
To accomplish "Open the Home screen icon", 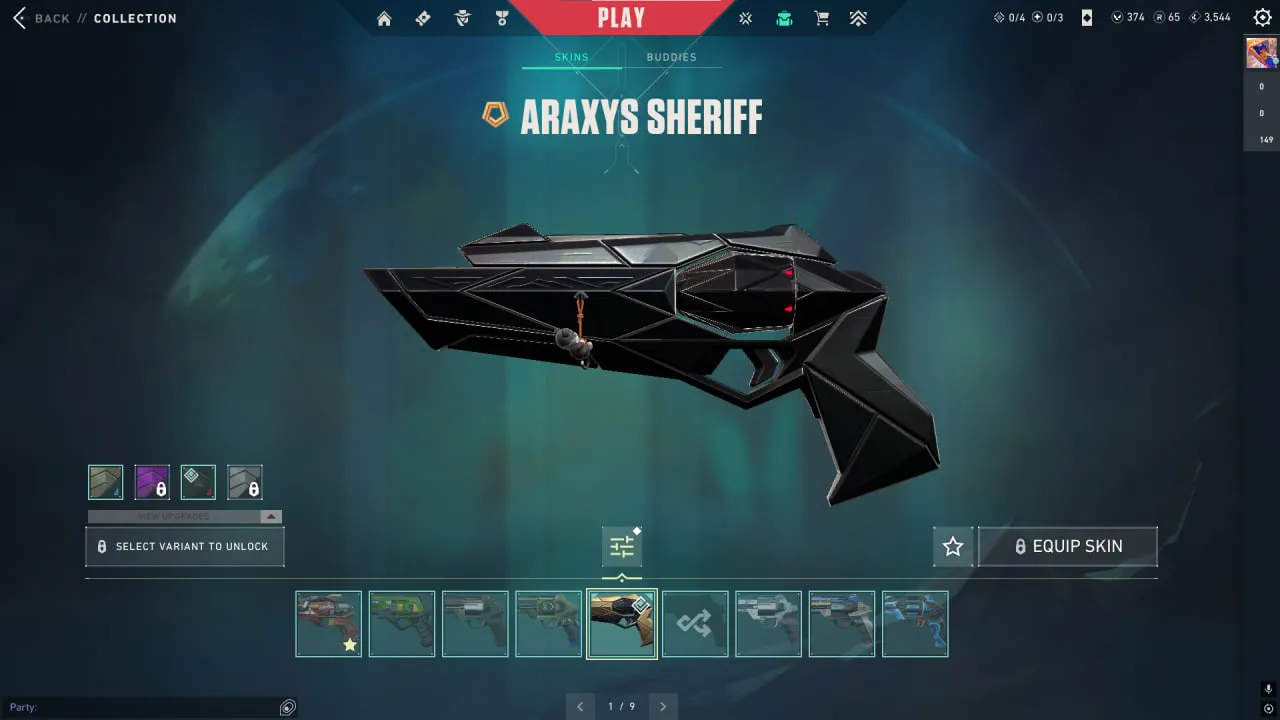I will point(384,17).
